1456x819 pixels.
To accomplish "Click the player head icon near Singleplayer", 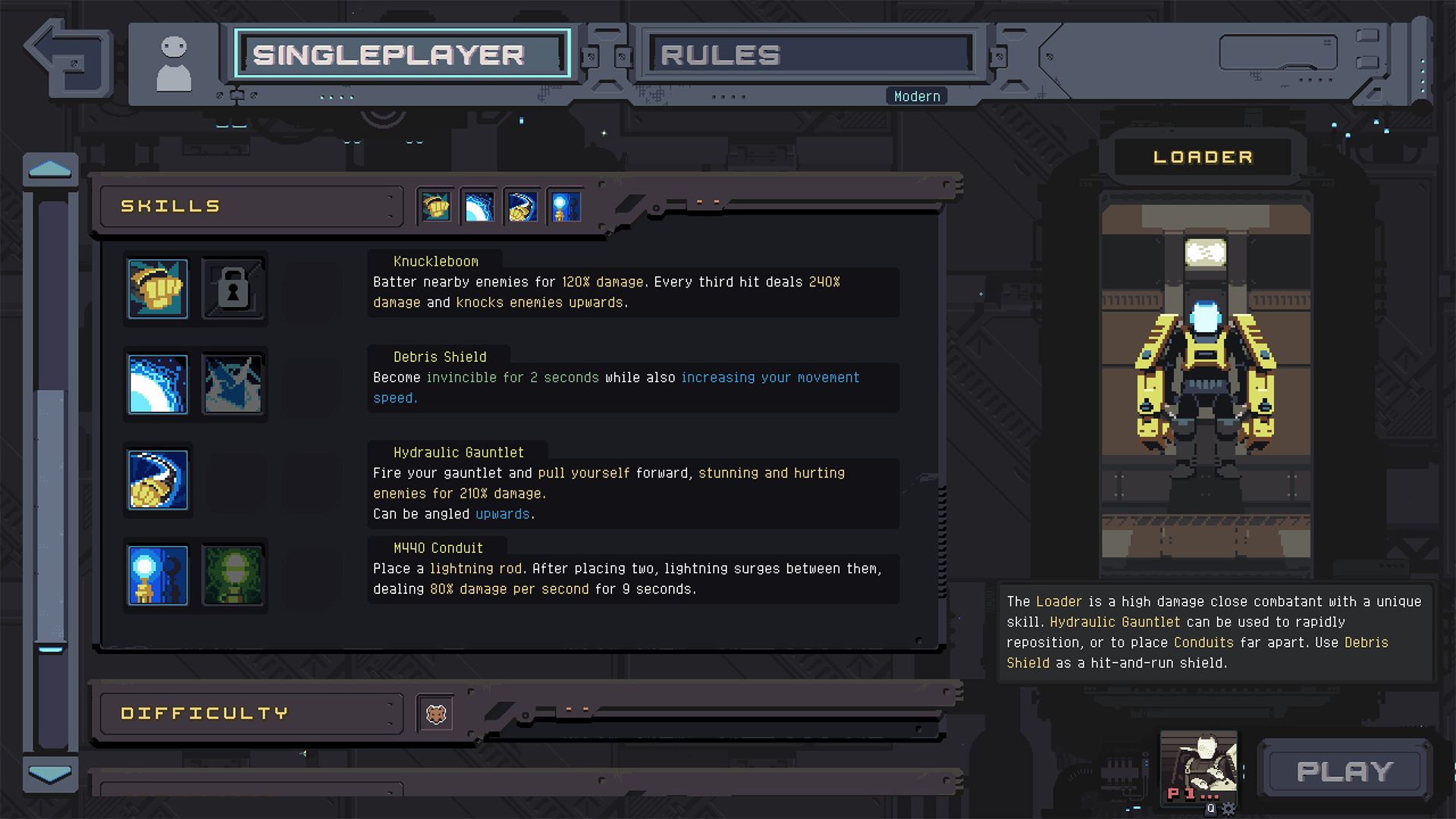I will click(x=175, y=61).
